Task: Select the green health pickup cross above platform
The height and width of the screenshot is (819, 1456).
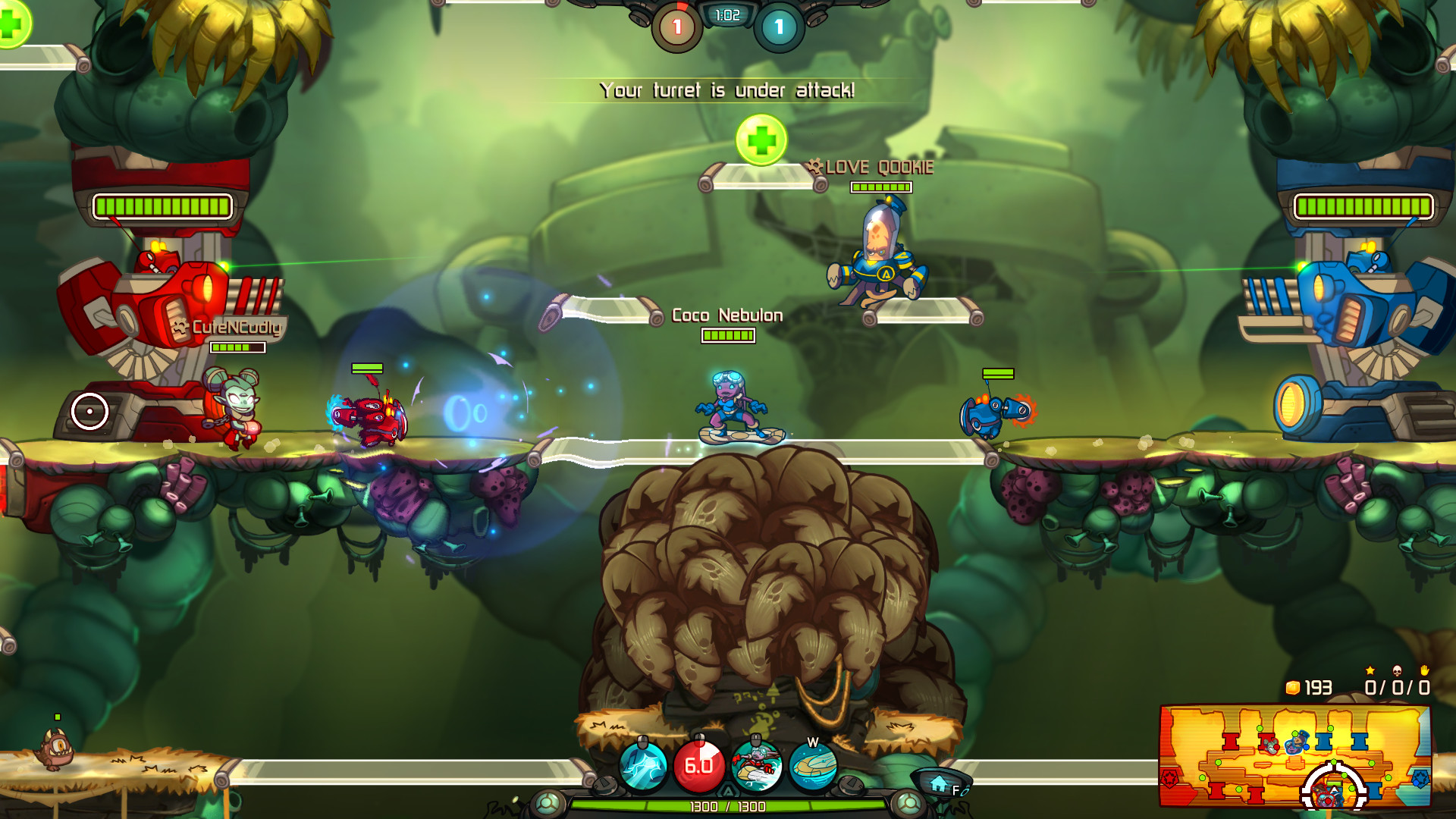Action: click(761, 140)
